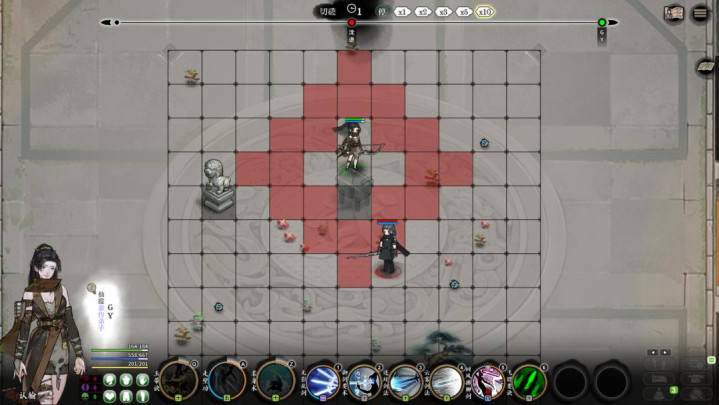Open the character portrait book icon
This screenshot has width=719, height=405.
[x=674, y=13]
